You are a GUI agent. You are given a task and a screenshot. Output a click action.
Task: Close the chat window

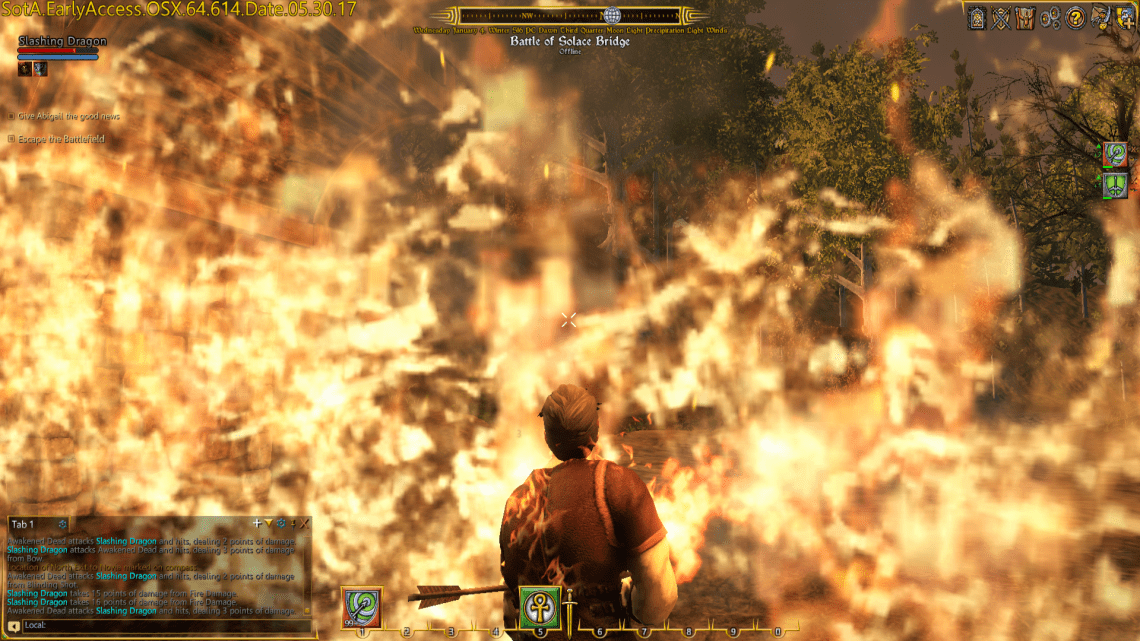tap(305, 523)
